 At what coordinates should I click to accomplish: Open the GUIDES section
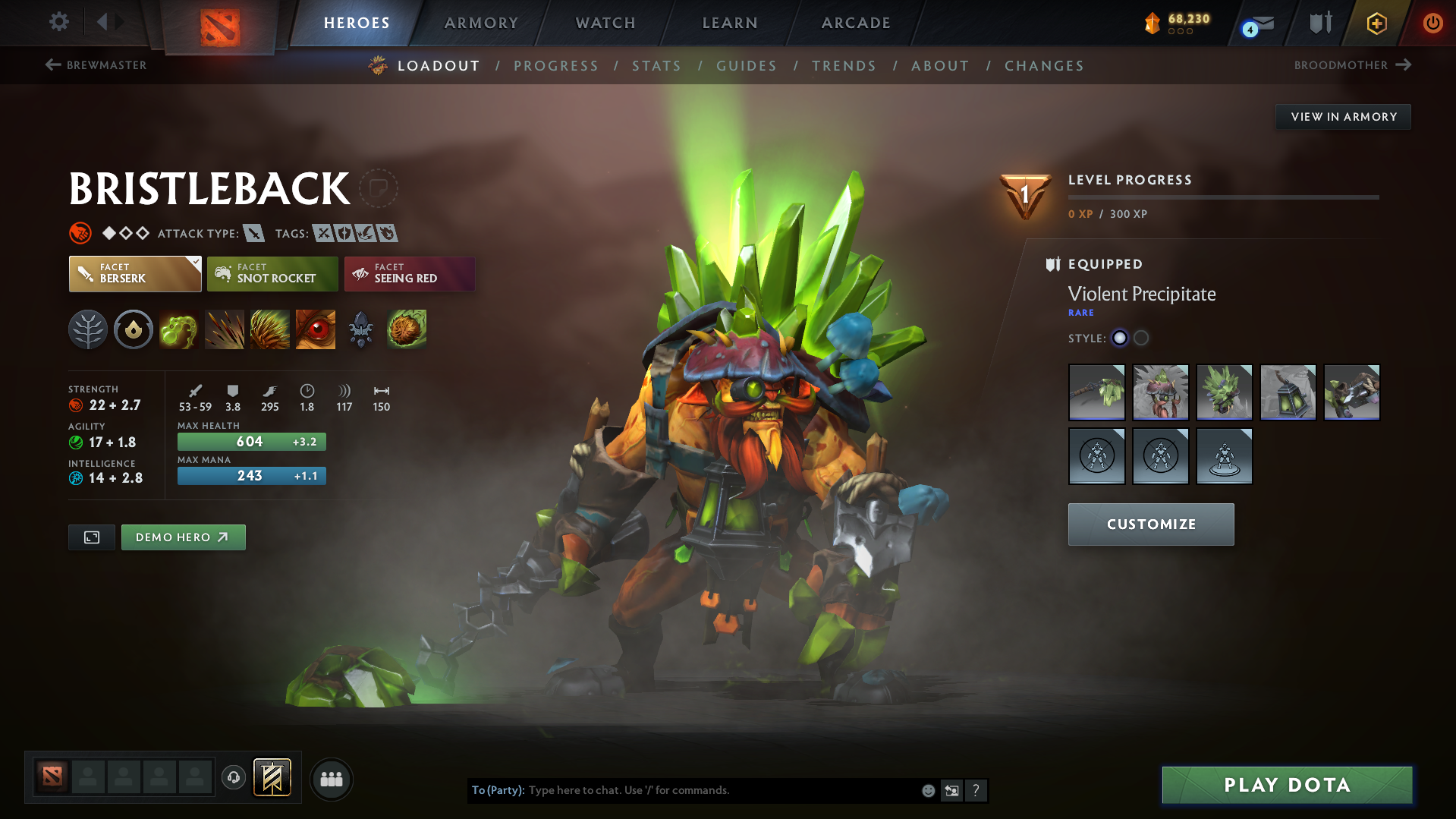point(746,66)
